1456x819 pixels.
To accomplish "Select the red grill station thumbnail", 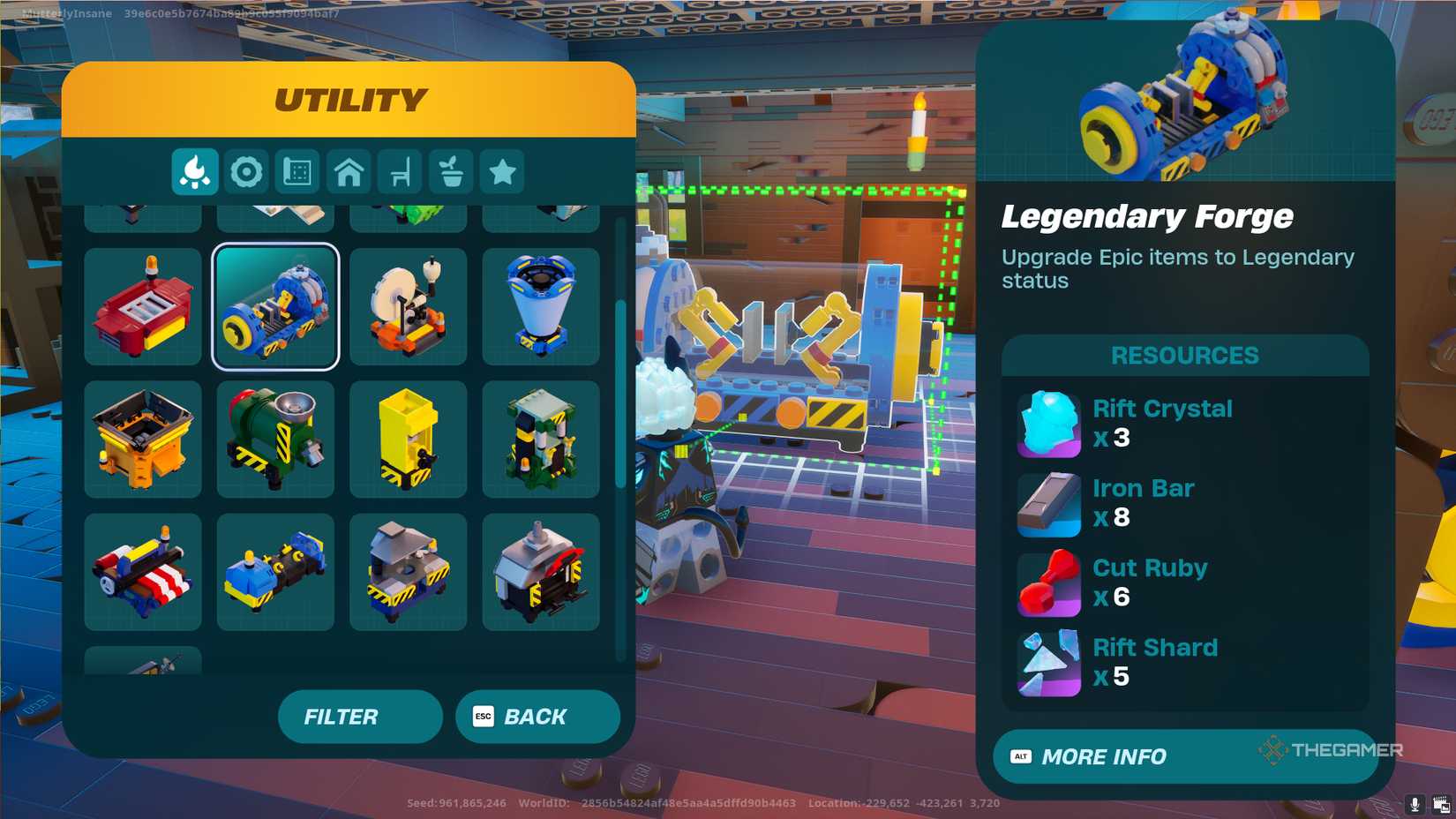I will pyautogui.click(x=143, y=306).
